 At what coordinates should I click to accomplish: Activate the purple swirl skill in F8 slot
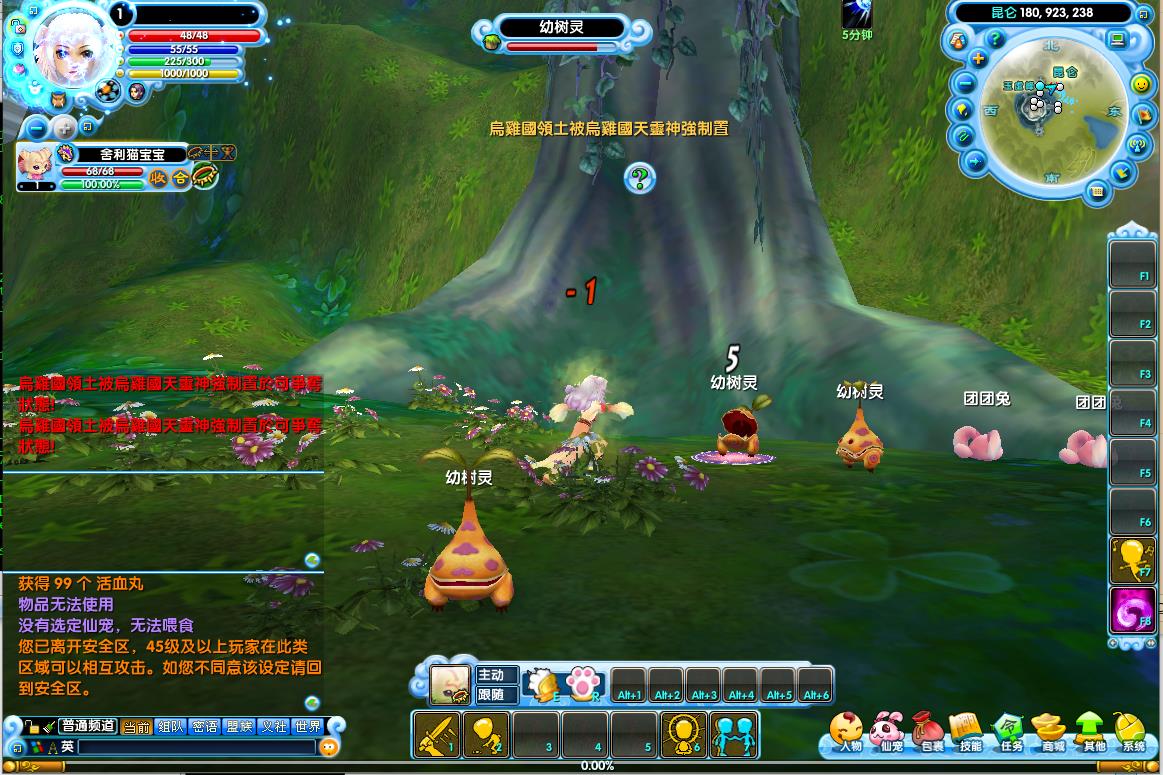click(1132, 610)
